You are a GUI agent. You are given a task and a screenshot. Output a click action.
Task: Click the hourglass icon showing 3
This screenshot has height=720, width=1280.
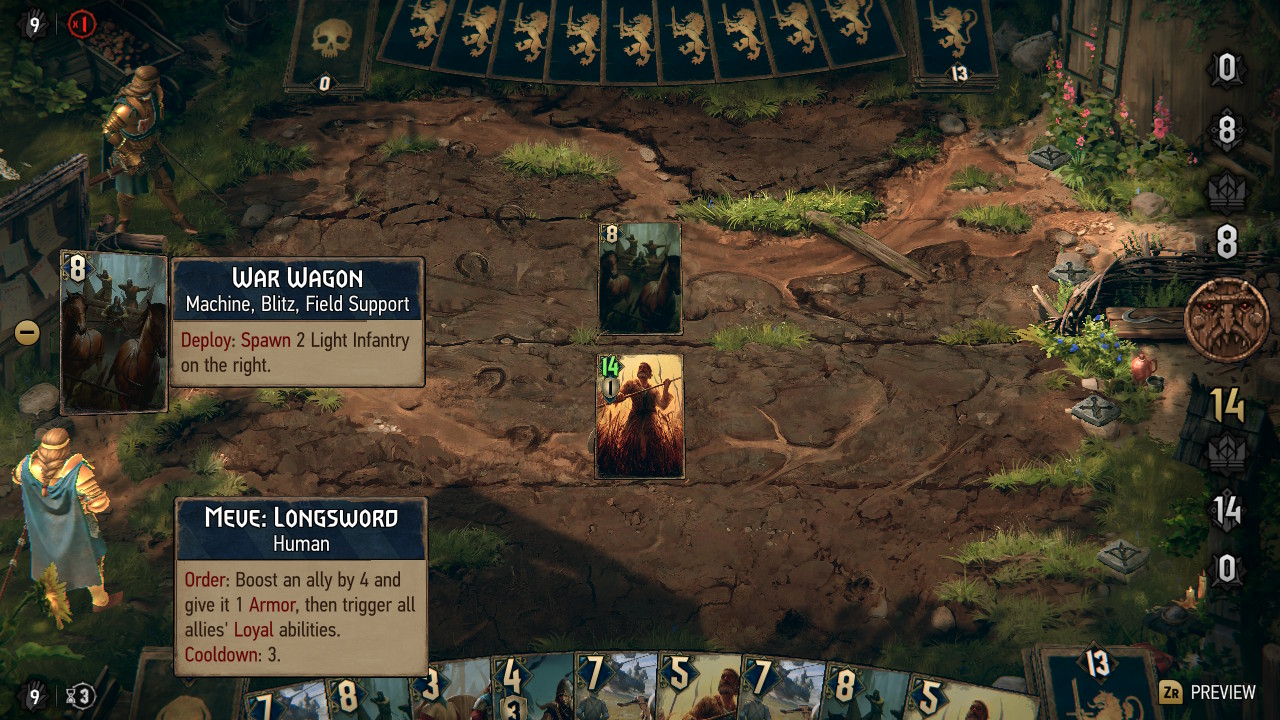point(82,696)
